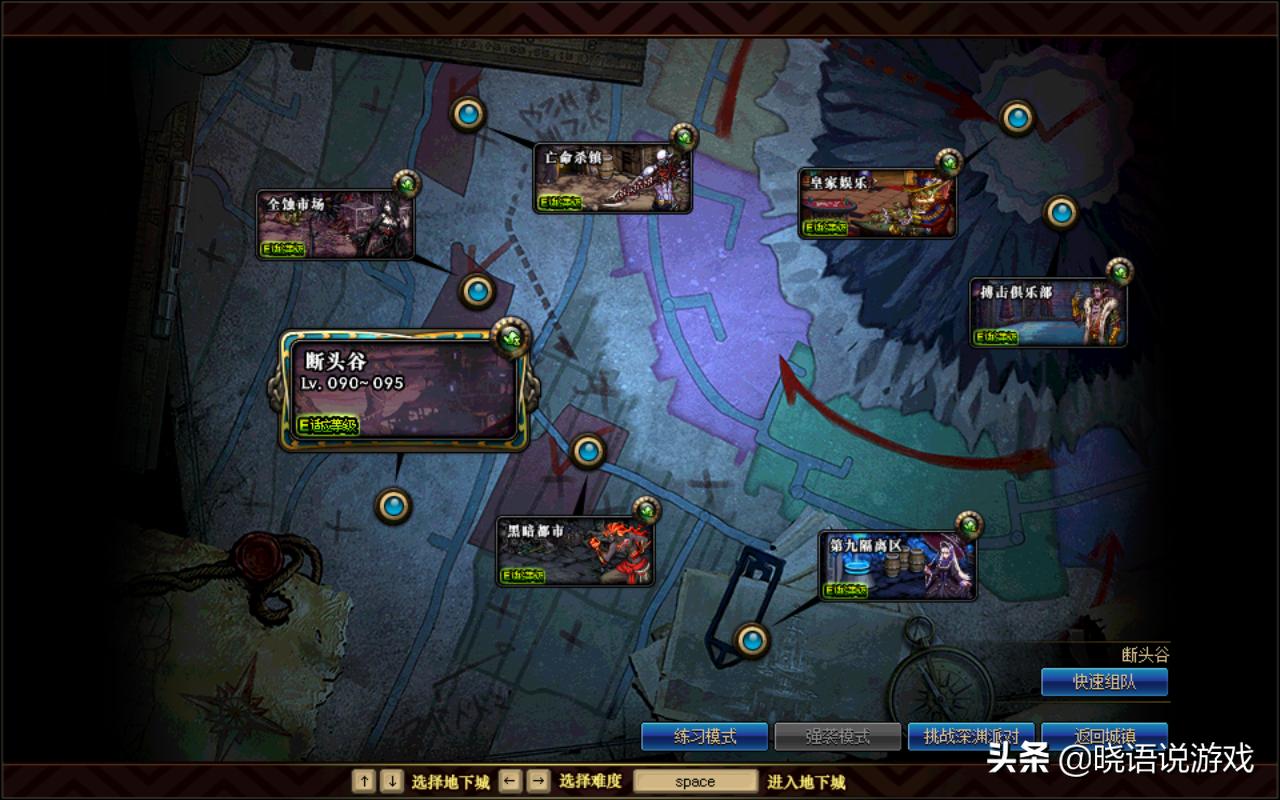Click the 快速组队 quick party button

click(x=1104, y=682)
